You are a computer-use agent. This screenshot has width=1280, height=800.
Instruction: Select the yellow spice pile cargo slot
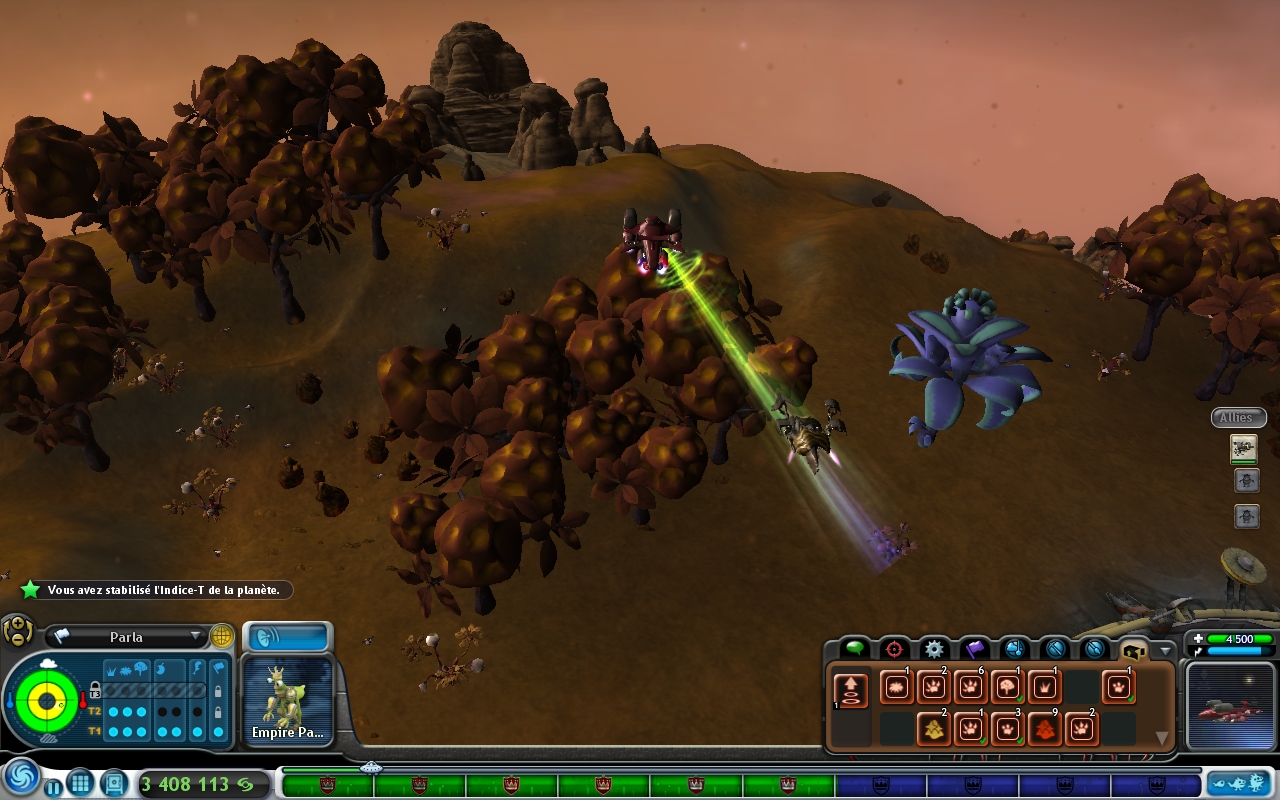click(x=933, y=729)
